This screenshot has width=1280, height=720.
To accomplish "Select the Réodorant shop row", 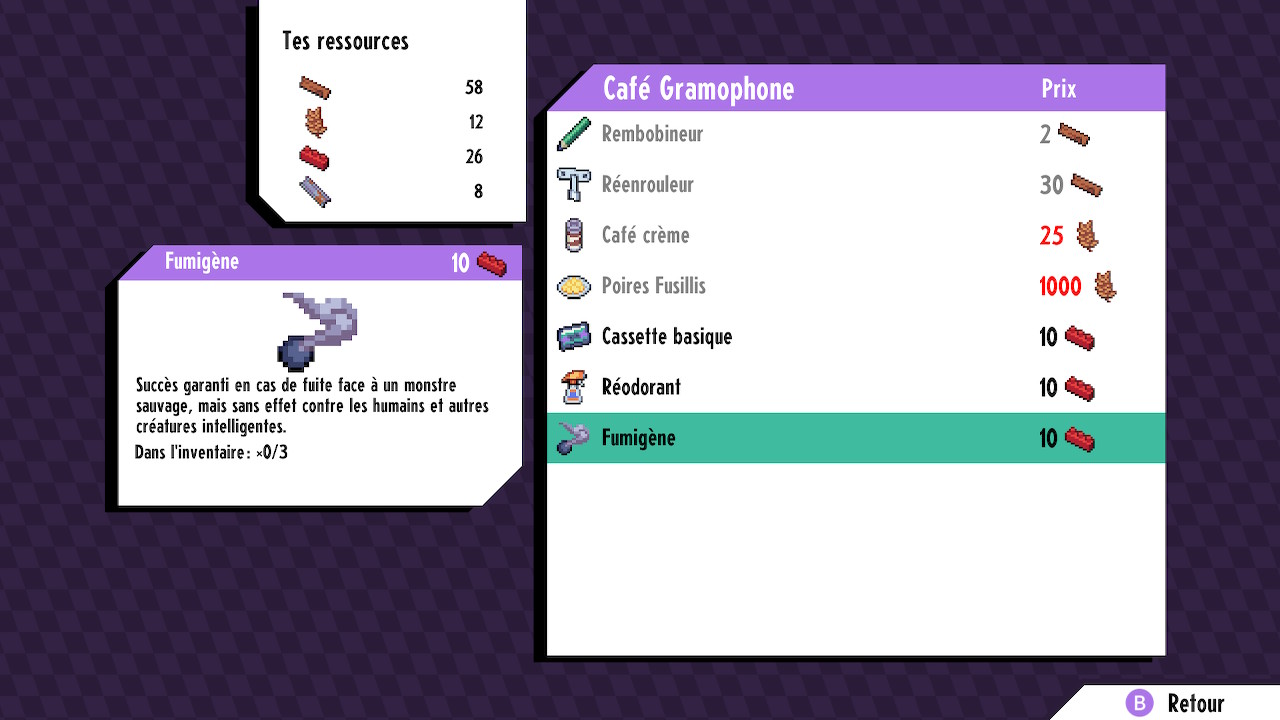I will click(x=640, y=387).
